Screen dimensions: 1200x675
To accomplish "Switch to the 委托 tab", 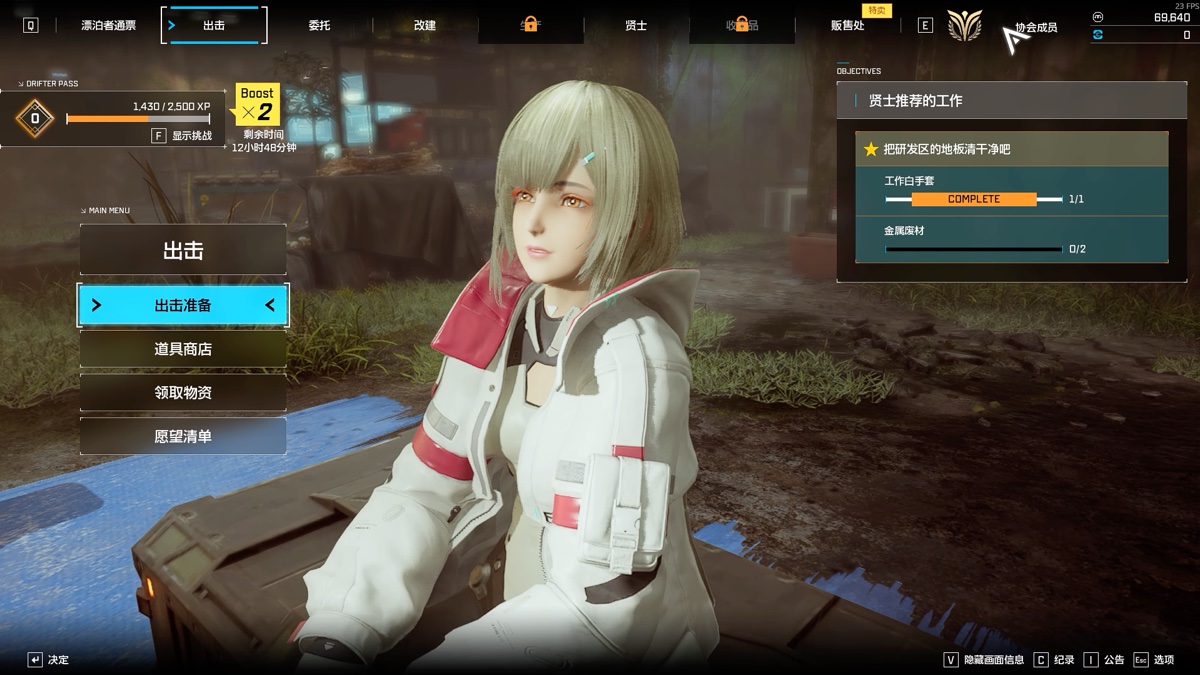I will 320,25.
